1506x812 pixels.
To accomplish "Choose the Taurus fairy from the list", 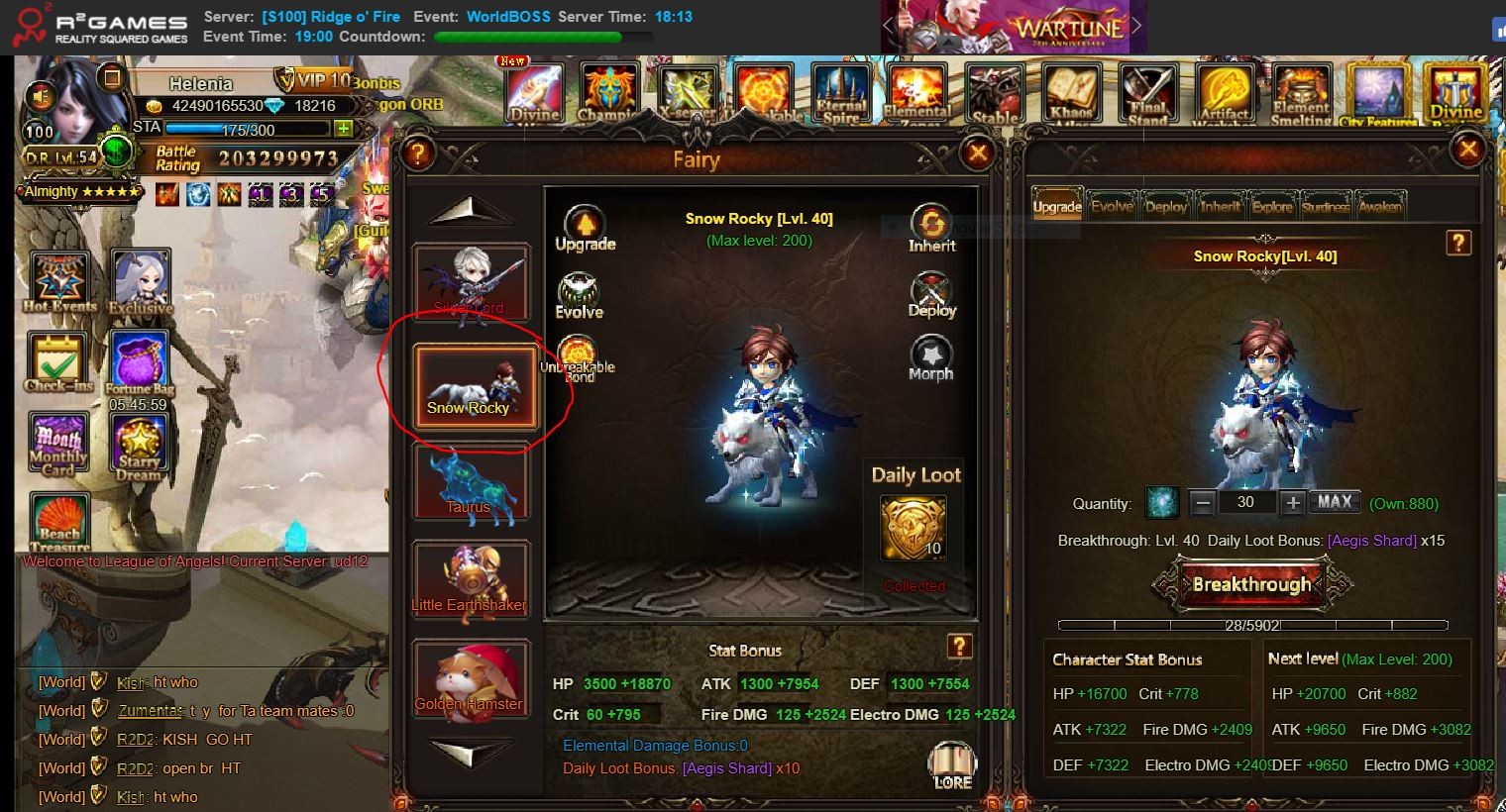I will pyautogui.click(x=471, y=482).
